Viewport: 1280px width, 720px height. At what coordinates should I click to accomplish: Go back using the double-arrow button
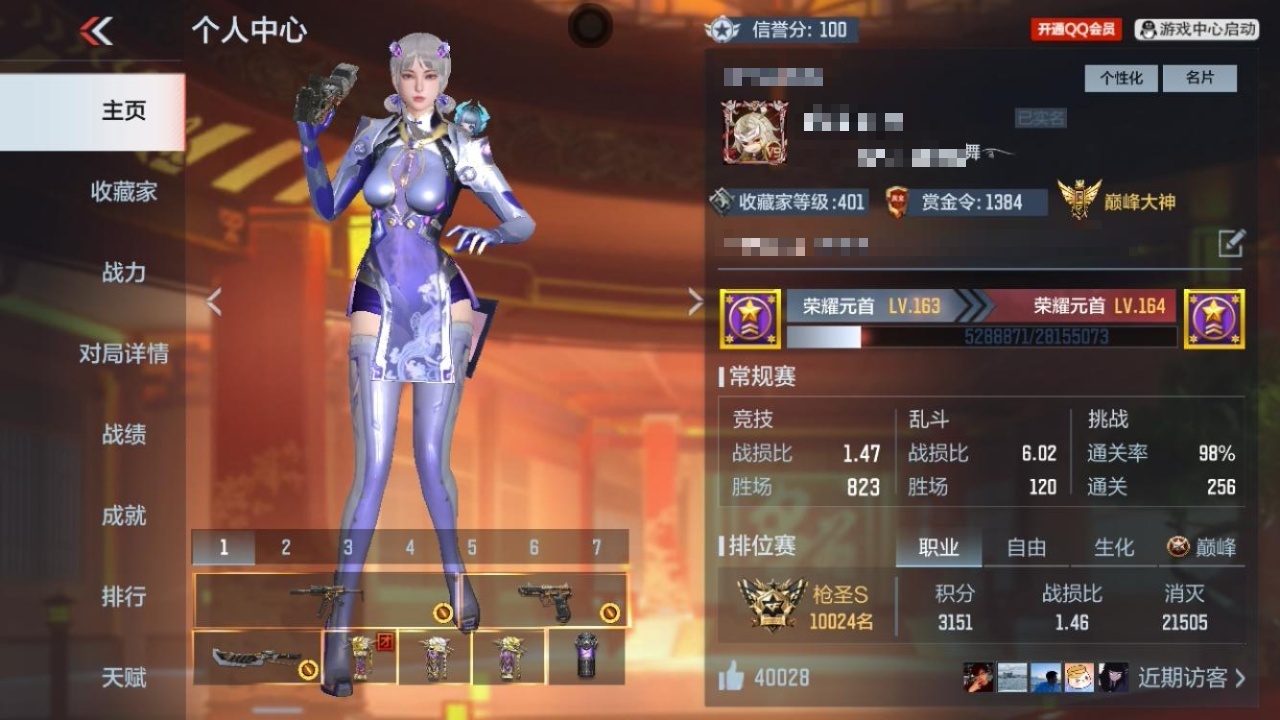(x=97, y=31)
